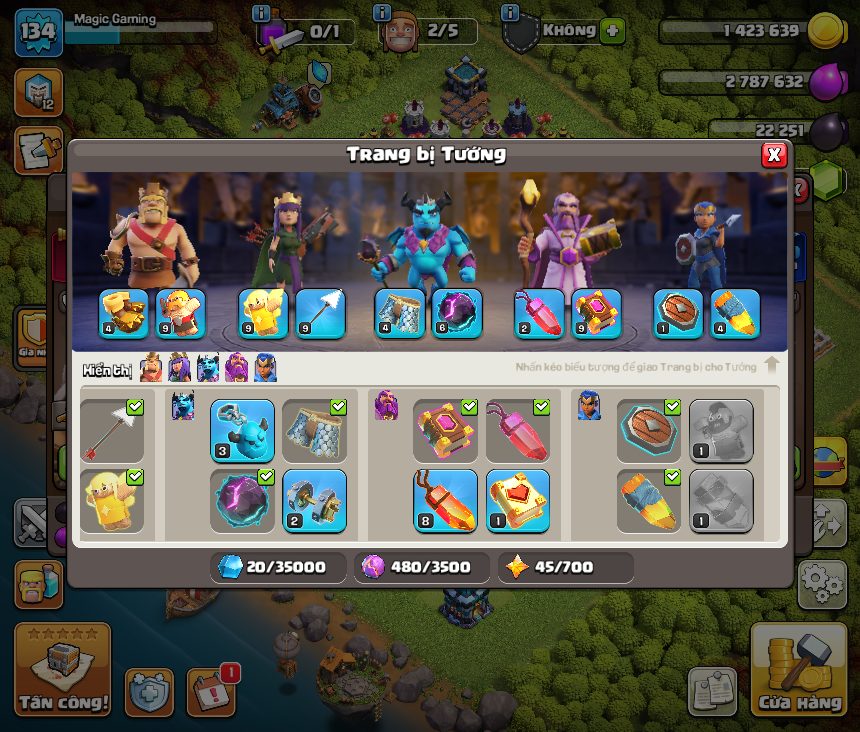This screenshot has width=860, height=732.
Task: Filter by Barbarian King in Hiển thị row
Action: click(x=151, y=368)
